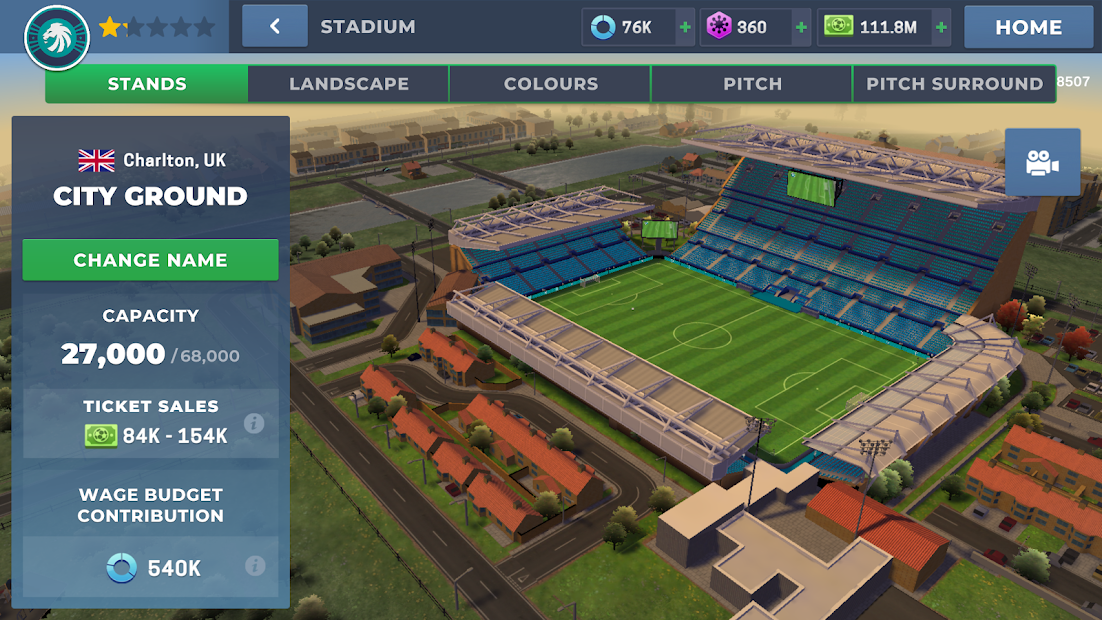Choose the Pitch Surround tab
The width and height of the screenshot is (1102, 620).
click(x=954, y=84)
